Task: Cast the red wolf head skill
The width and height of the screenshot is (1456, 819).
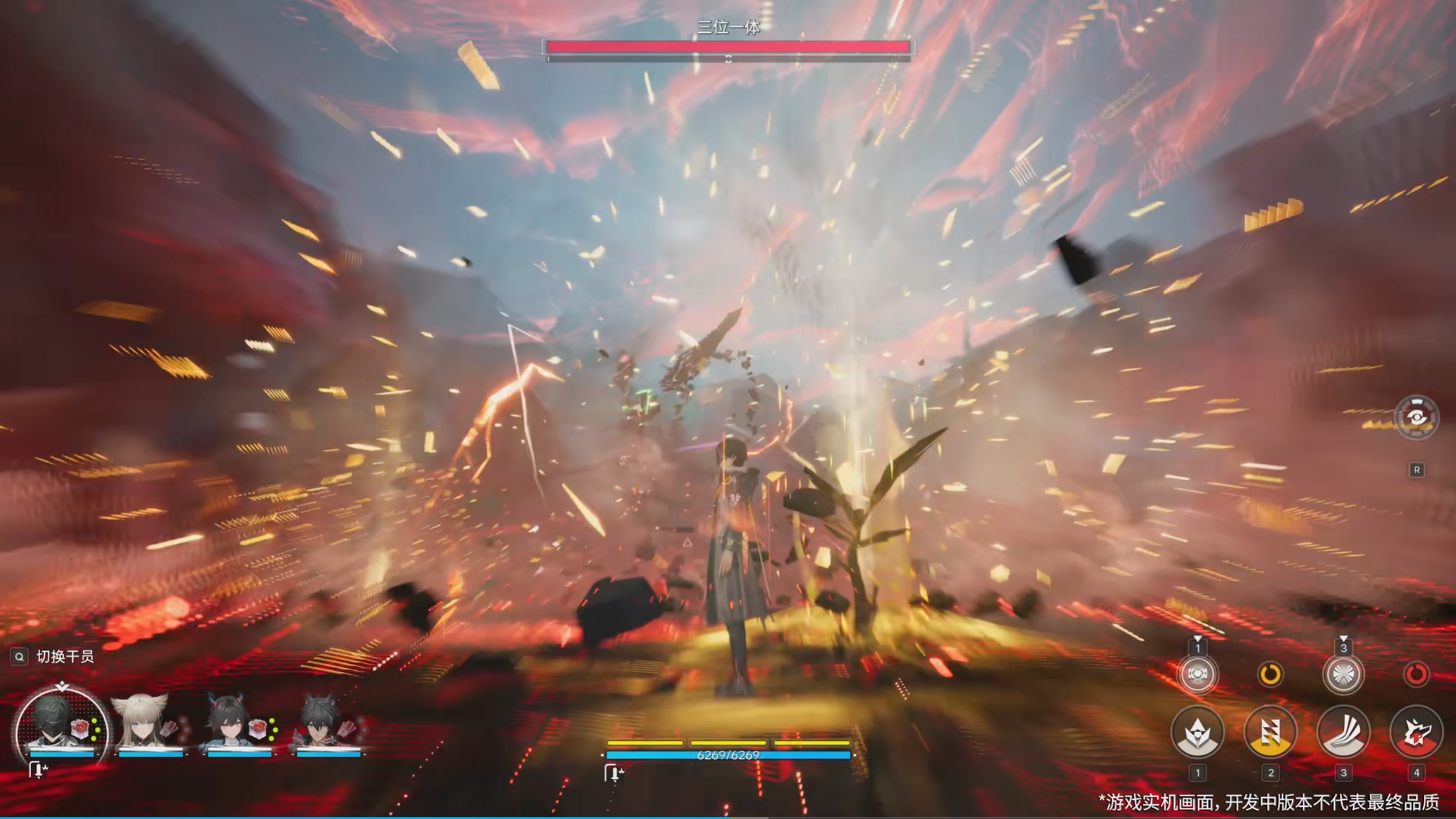Action: [1416, 733]
